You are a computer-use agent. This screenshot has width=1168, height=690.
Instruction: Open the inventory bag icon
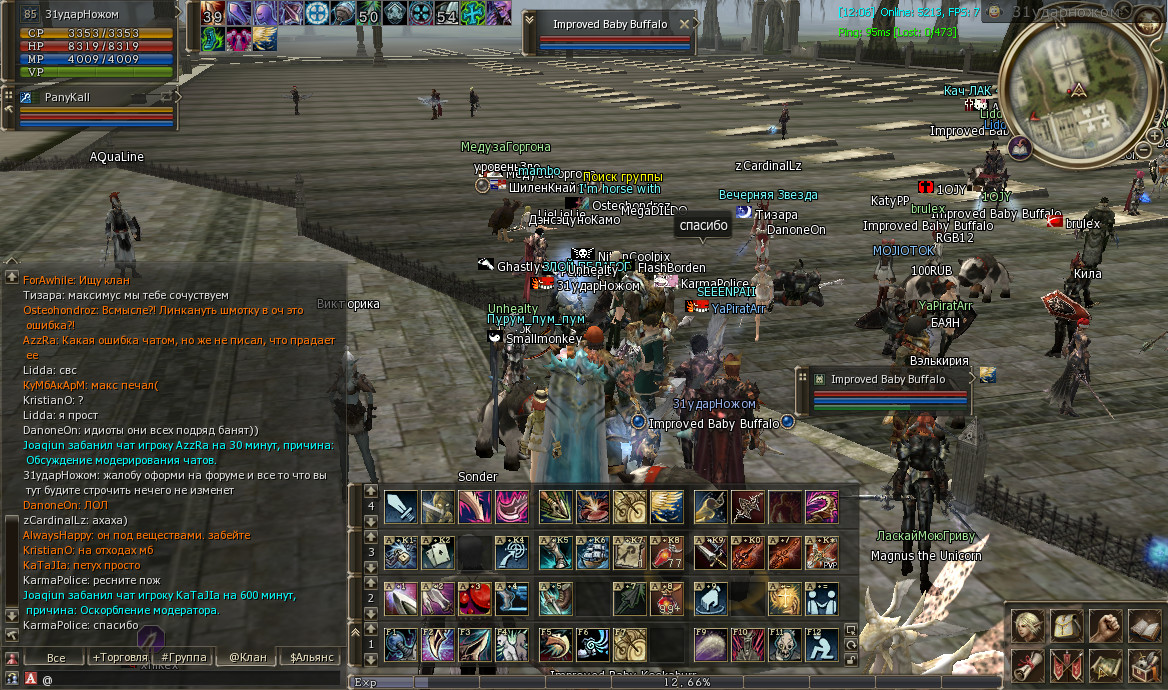coord(1066,627)
